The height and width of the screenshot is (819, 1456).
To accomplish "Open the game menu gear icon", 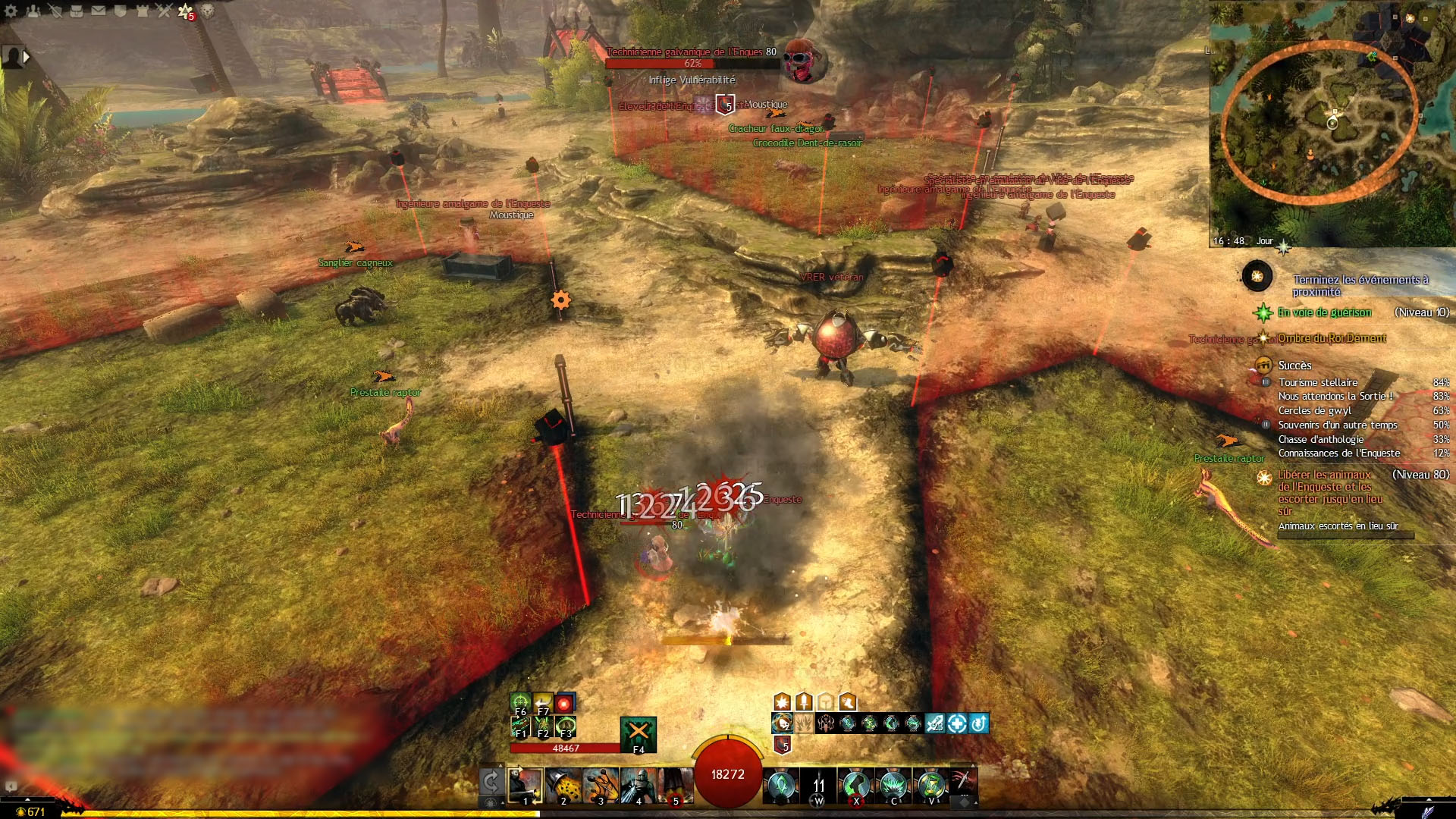I will [11, 11].
